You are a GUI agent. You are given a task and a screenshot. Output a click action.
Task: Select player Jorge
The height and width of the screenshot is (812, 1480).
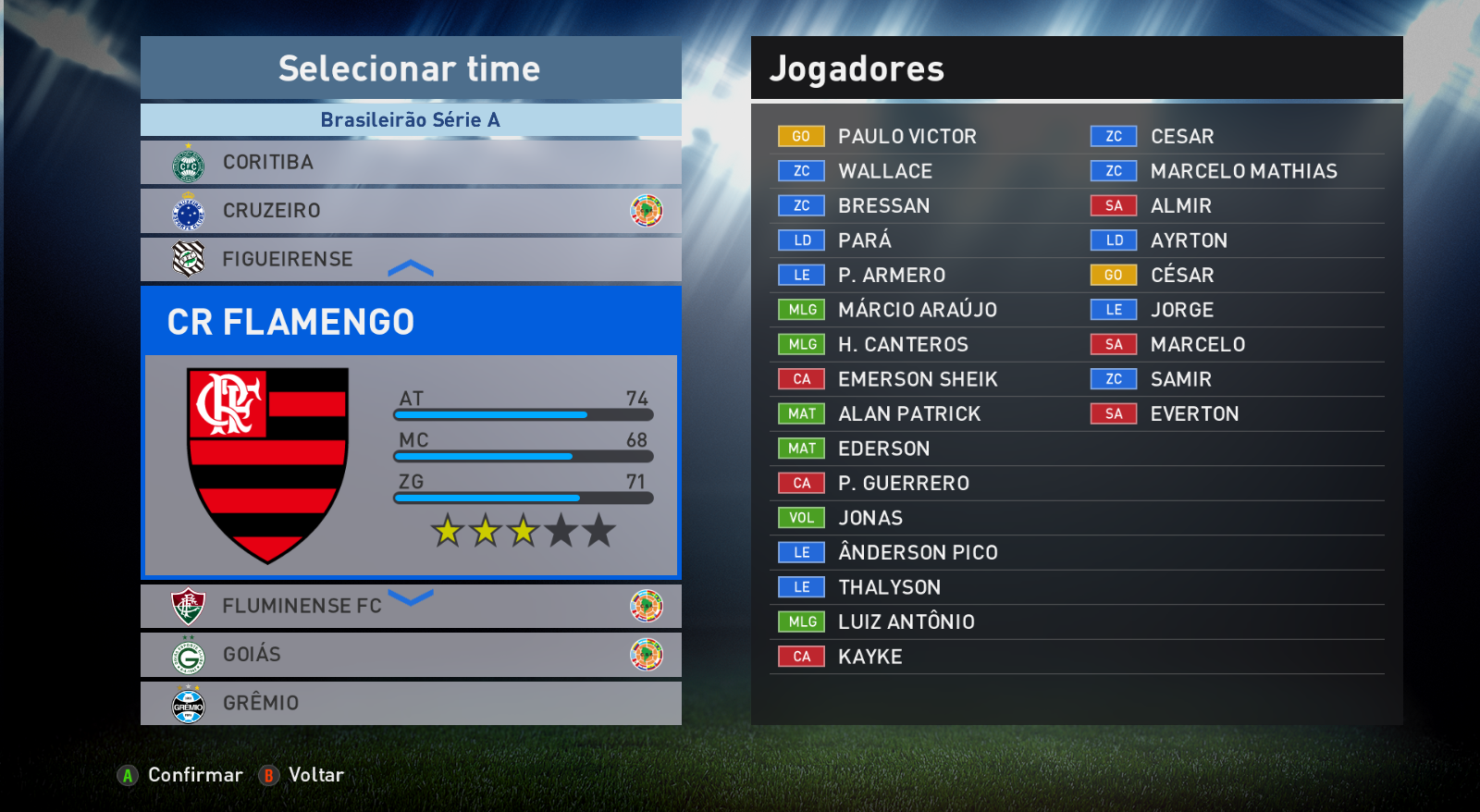[1181, 310]
